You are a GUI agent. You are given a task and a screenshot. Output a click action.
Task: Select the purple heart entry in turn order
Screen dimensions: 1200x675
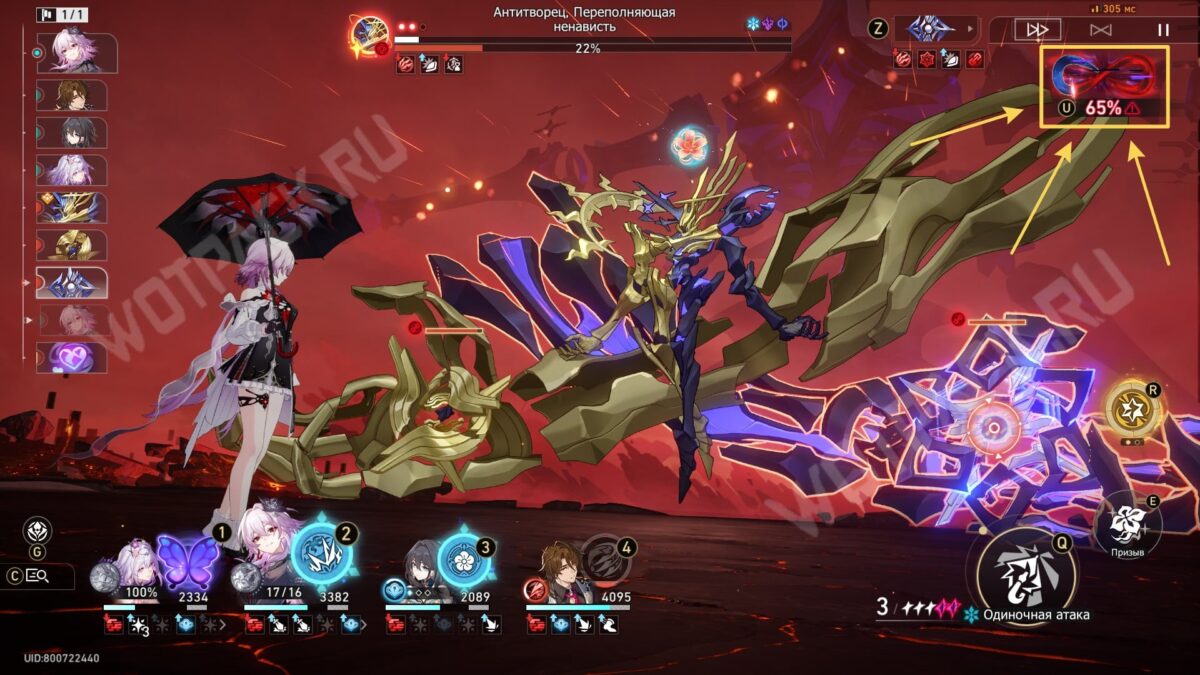click(71, 357)
